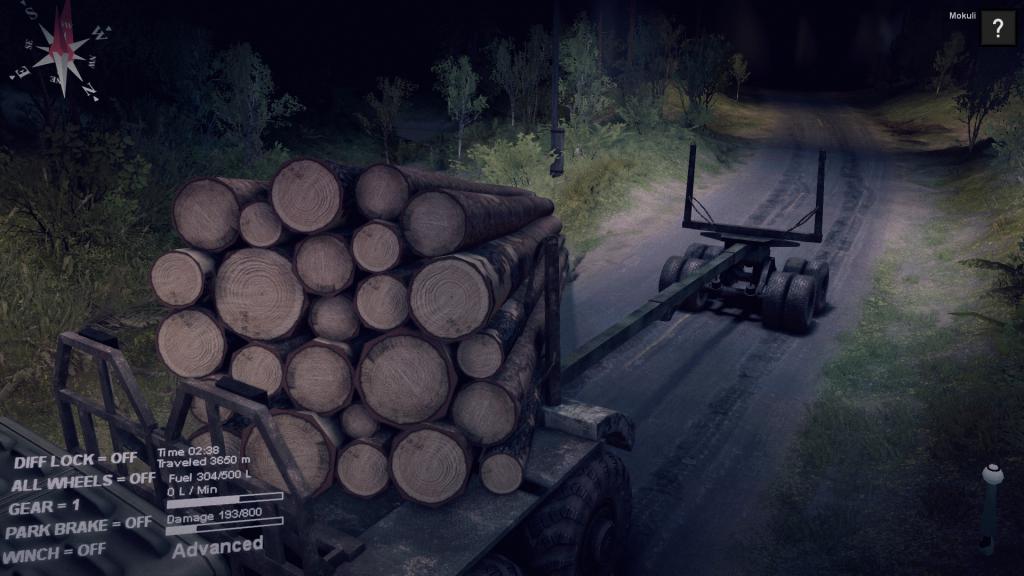Screen dimensions: 1024x576
Task: Toggle ALL WHEELS drive
Action: 83,482
